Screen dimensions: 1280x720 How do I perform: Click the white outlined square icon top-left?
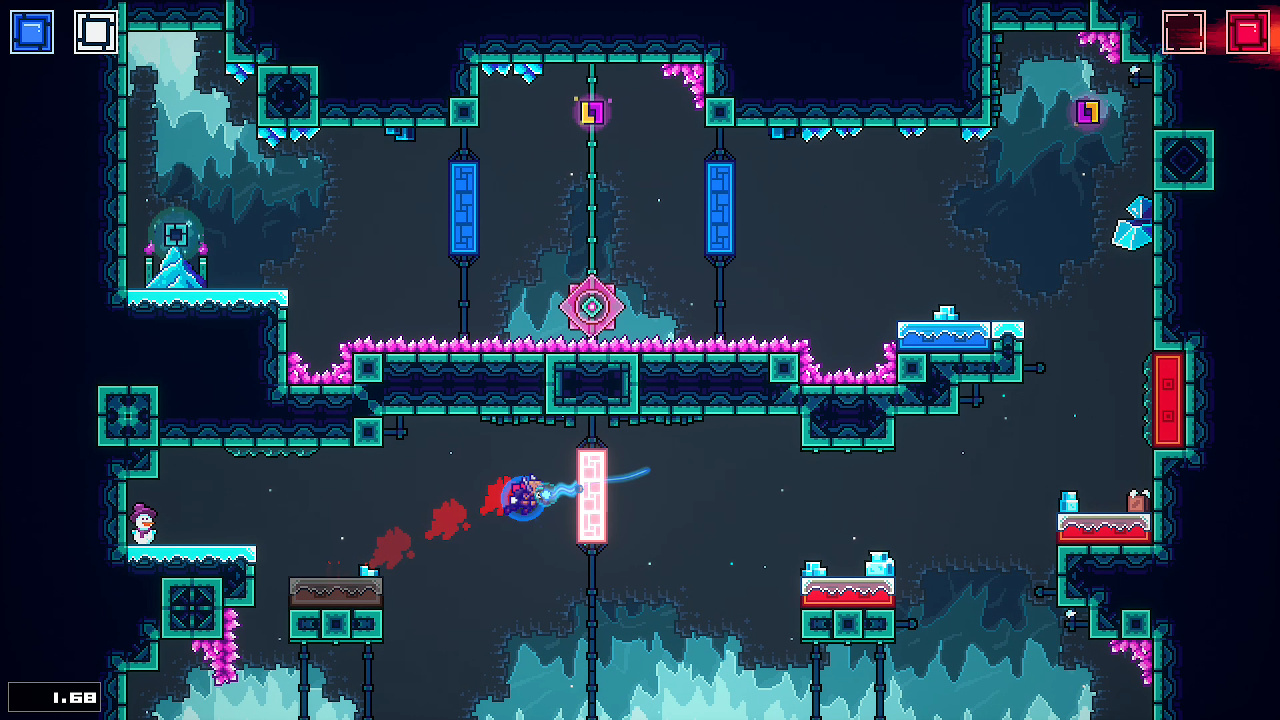click(95, 31)
